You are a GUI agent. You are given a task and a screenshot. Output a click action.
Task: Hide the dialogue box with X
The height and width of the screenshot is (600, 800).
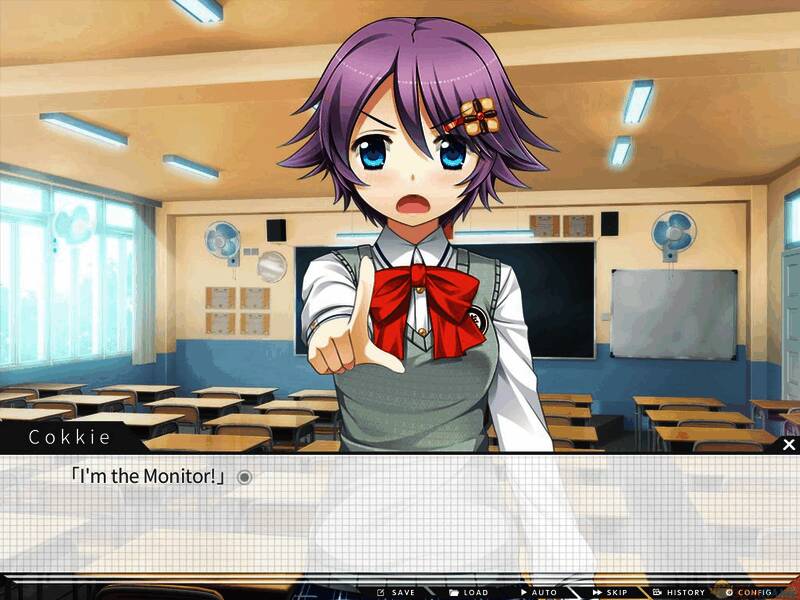(x=788, y=444)
